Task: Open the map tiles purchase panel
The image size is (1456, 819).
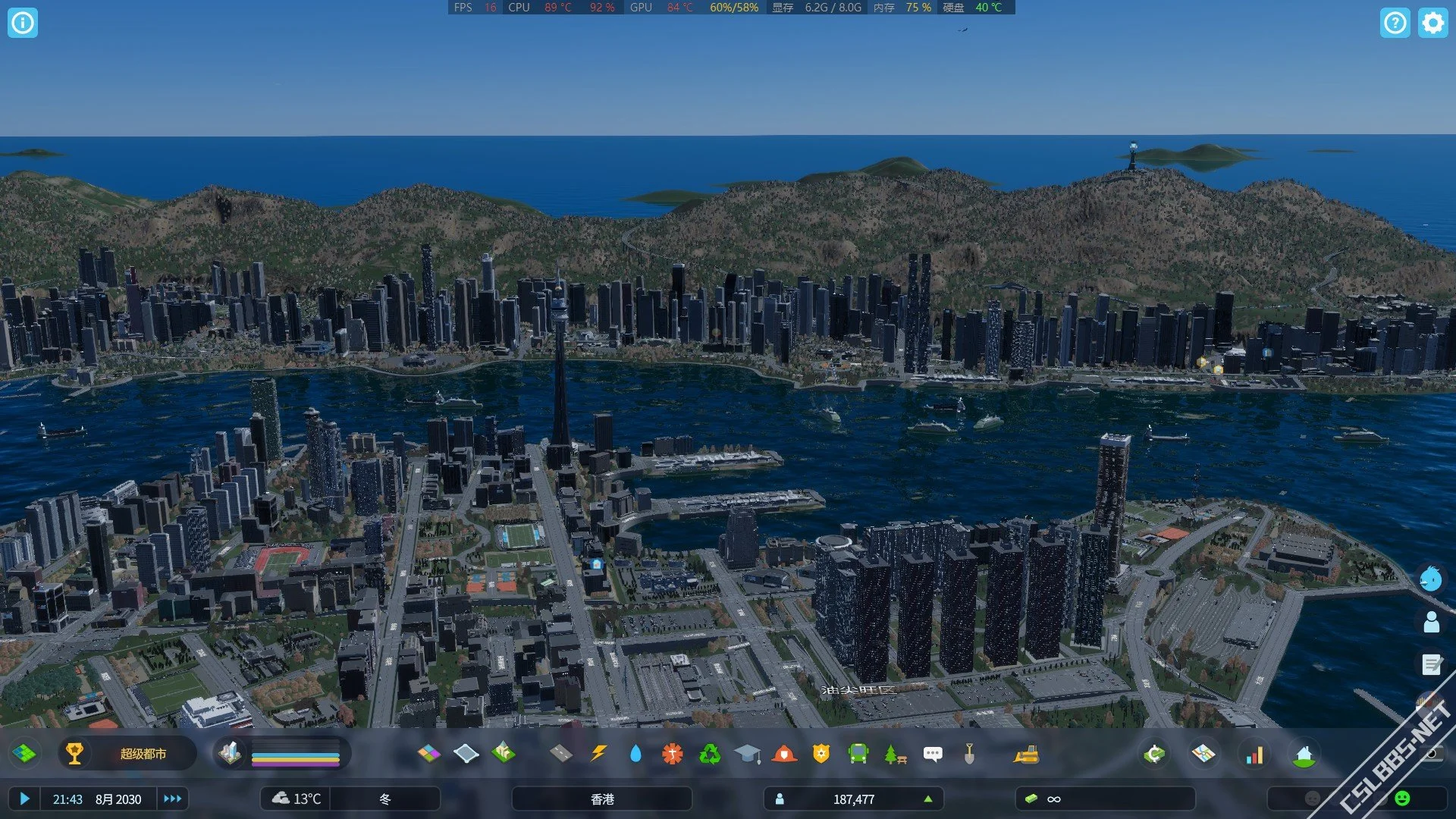Action: tap(1203, 754)
